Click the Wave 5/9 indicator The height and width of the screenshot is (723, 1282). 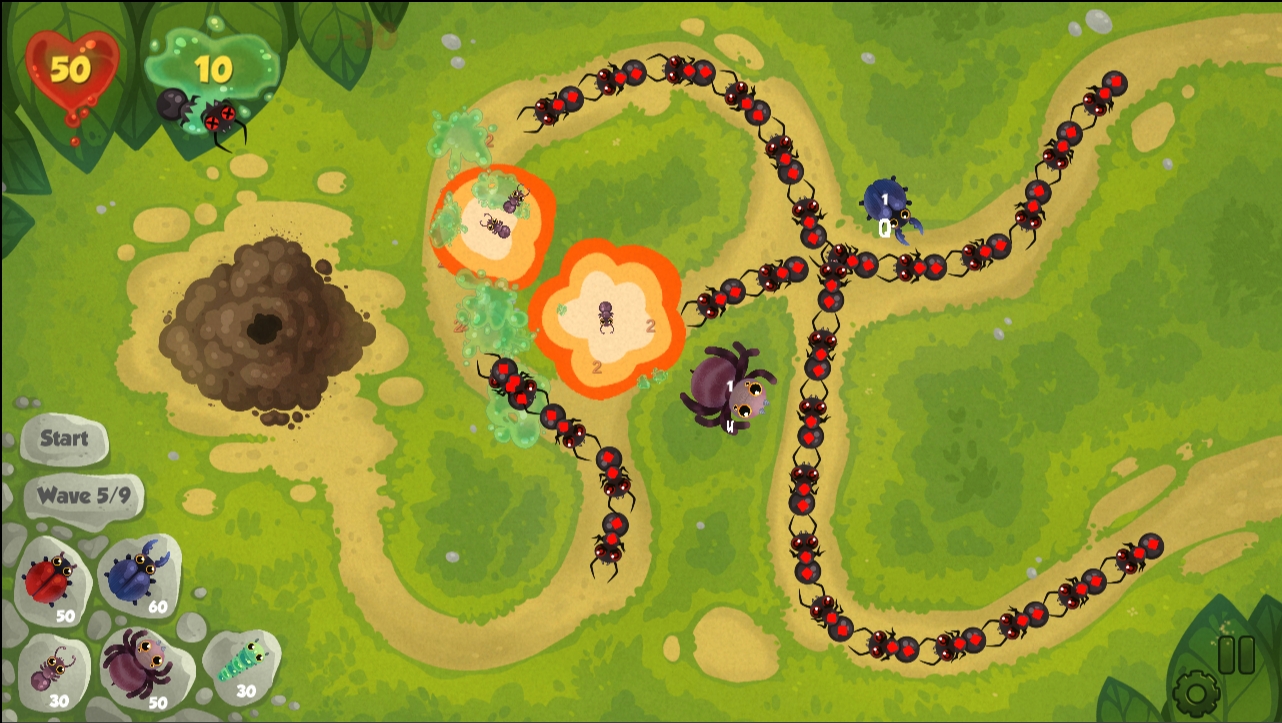[x=83, y=497]
